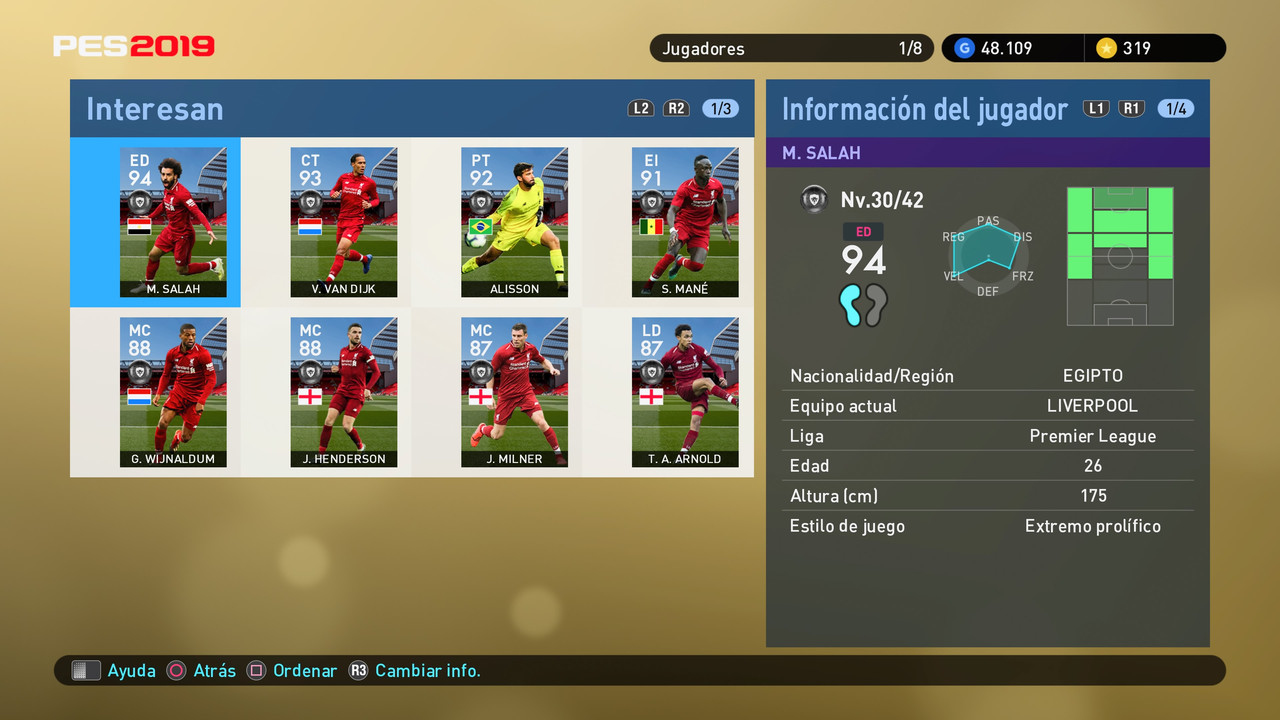Click the cyan skills radar chart
This screenshot has height=720, width=1280.
click(986, 248)
